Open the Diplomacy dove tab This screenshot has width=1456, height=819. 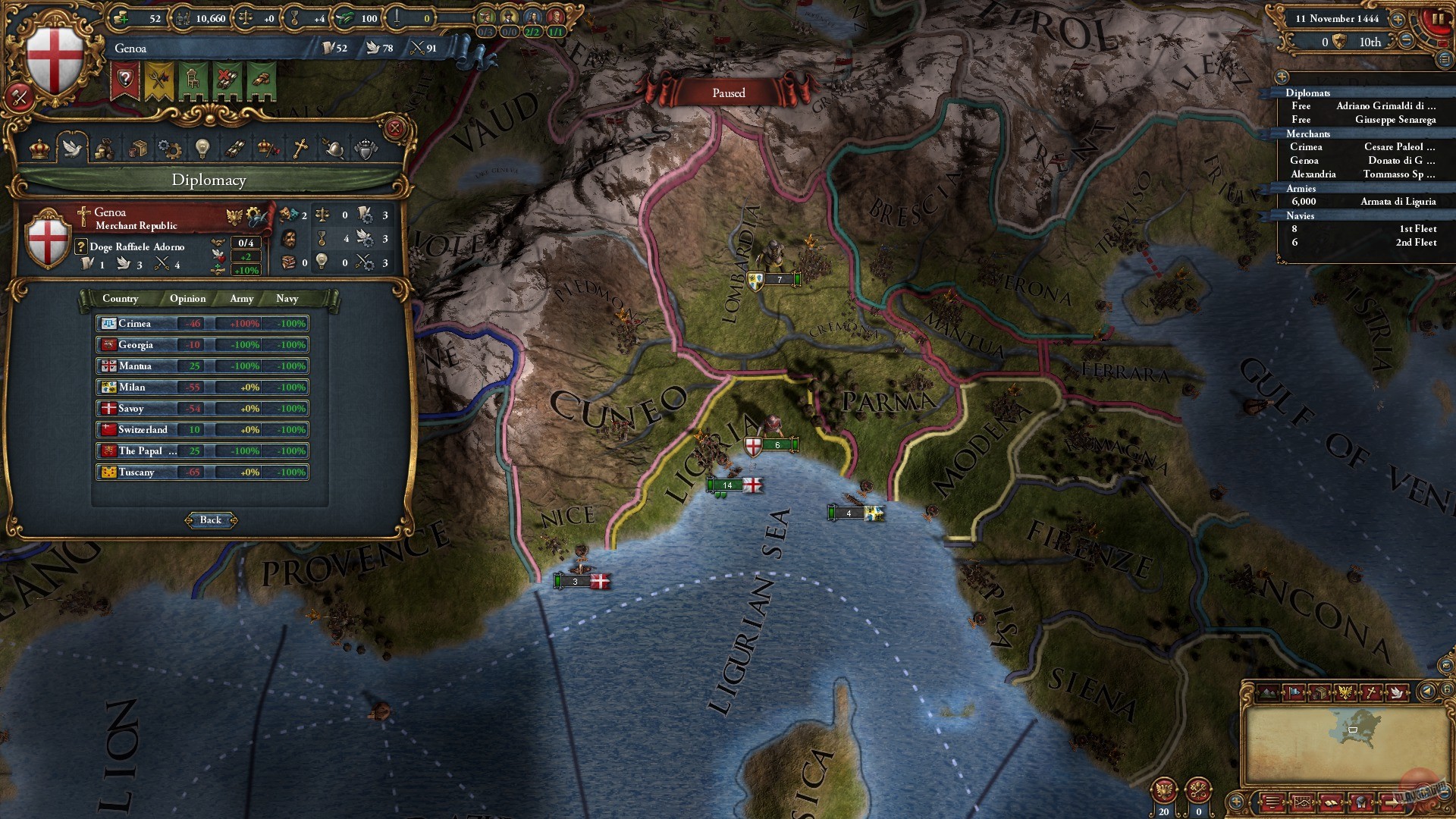coord(71,149)
